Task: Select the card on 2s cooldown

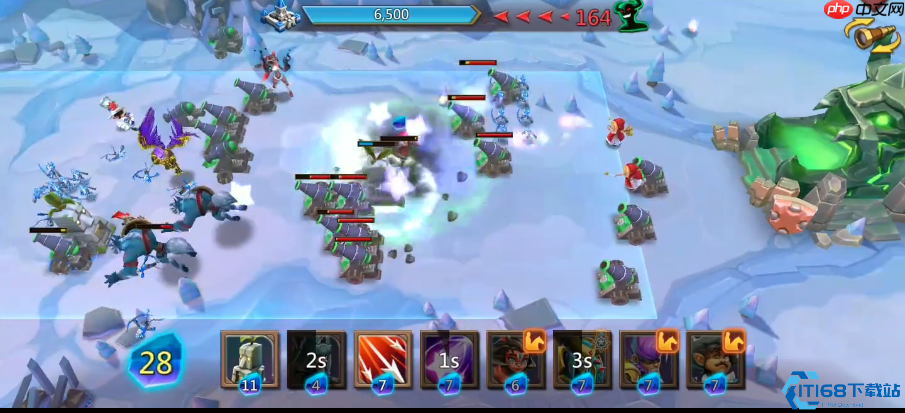Action: (x=316, y=358)
